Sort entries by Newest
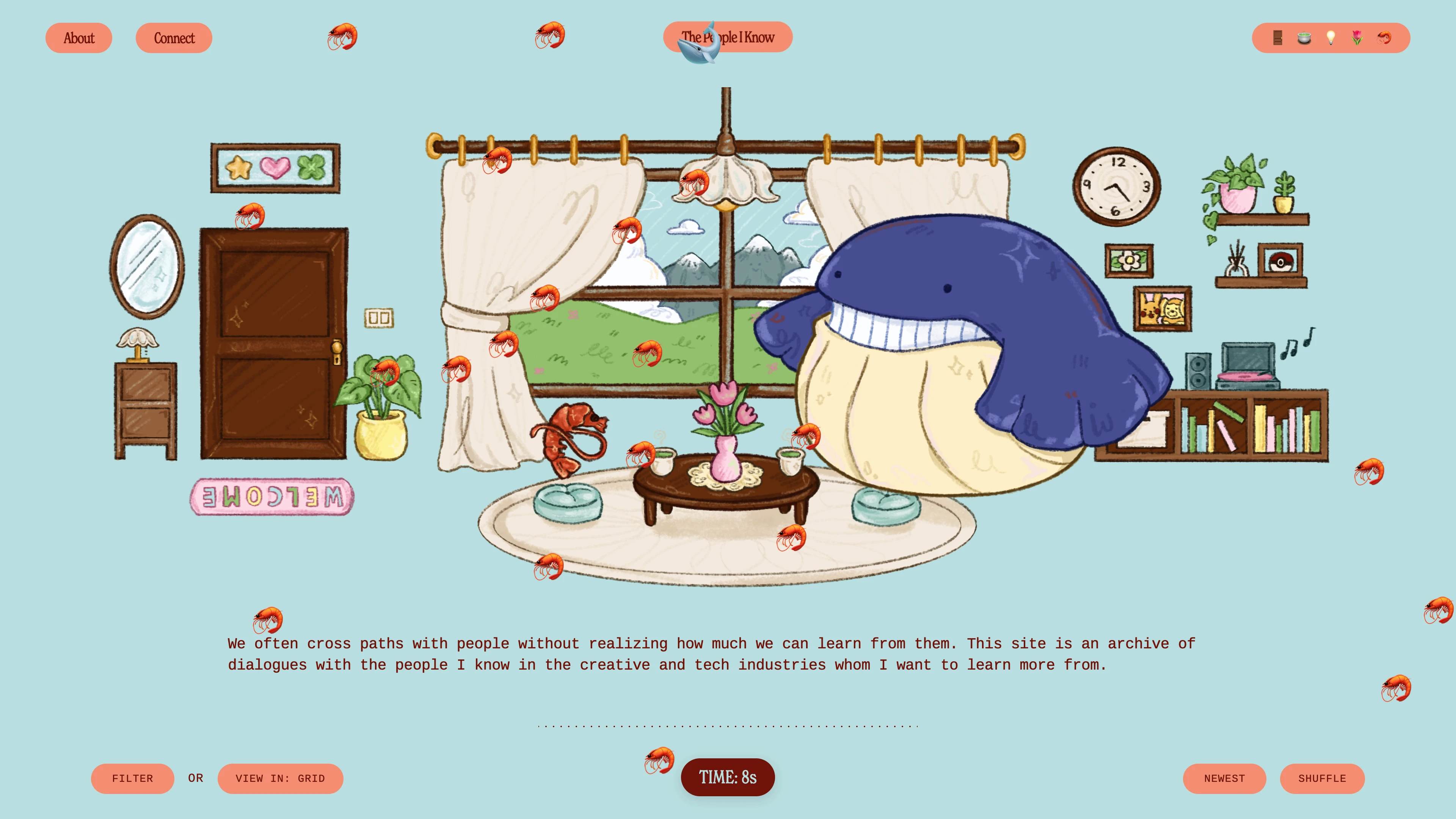This screenshot has width=1456, height=819. [x=1224, y=778]
